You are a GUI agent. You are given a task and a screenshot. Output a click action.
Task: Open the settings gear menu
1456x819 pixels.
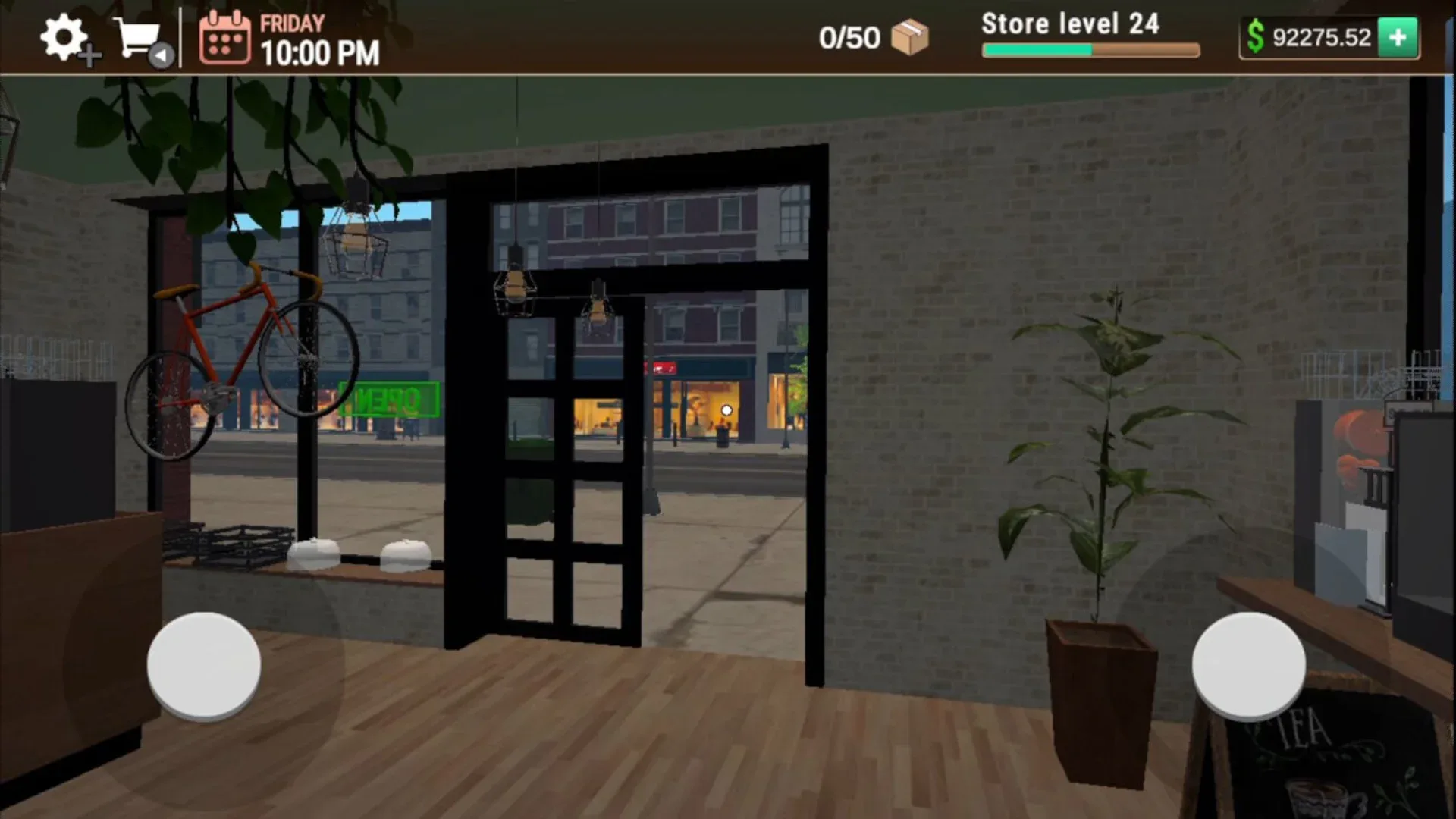(63, 36)
